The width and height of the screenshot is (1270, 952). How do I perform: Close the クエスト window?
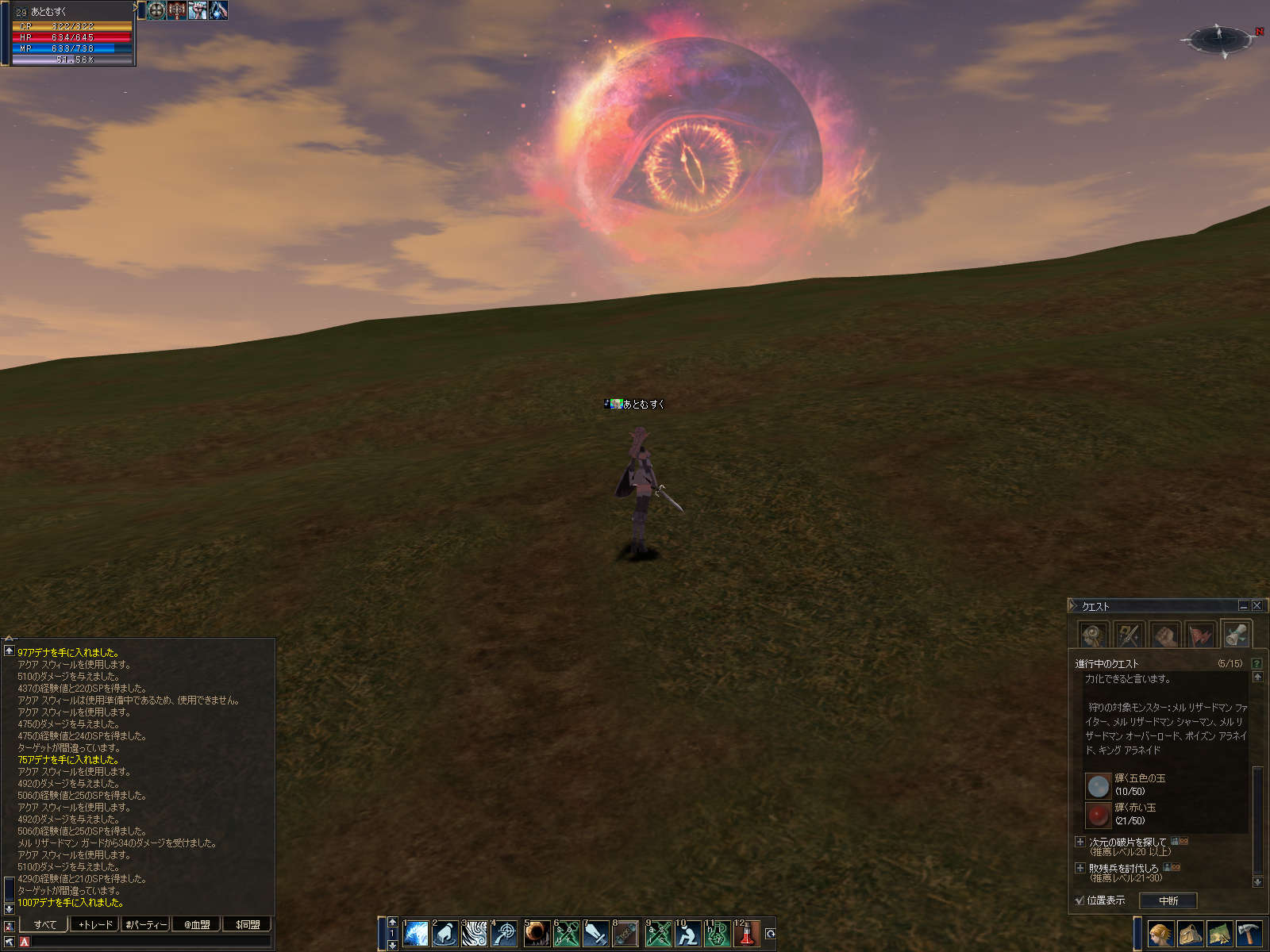[x=1257, y=605]
